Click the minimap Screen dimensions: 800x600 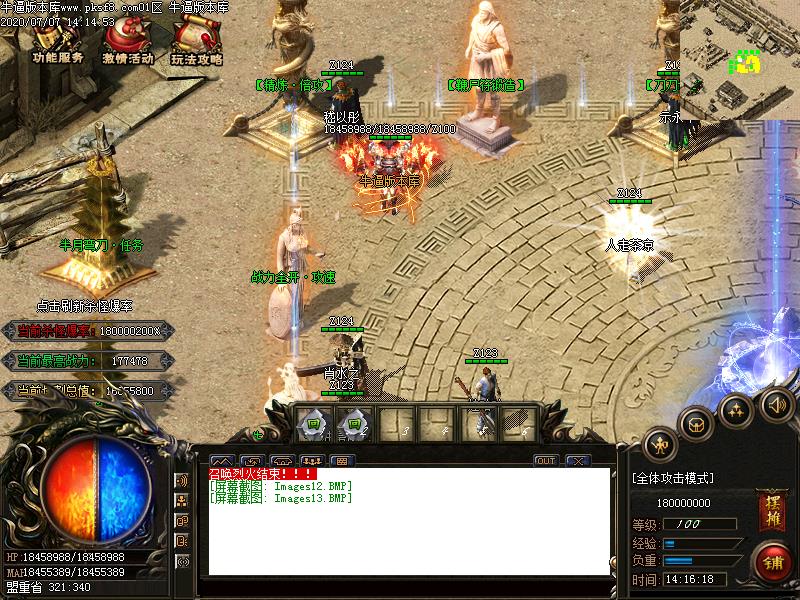pyautogui.click(x=739, y=59)
